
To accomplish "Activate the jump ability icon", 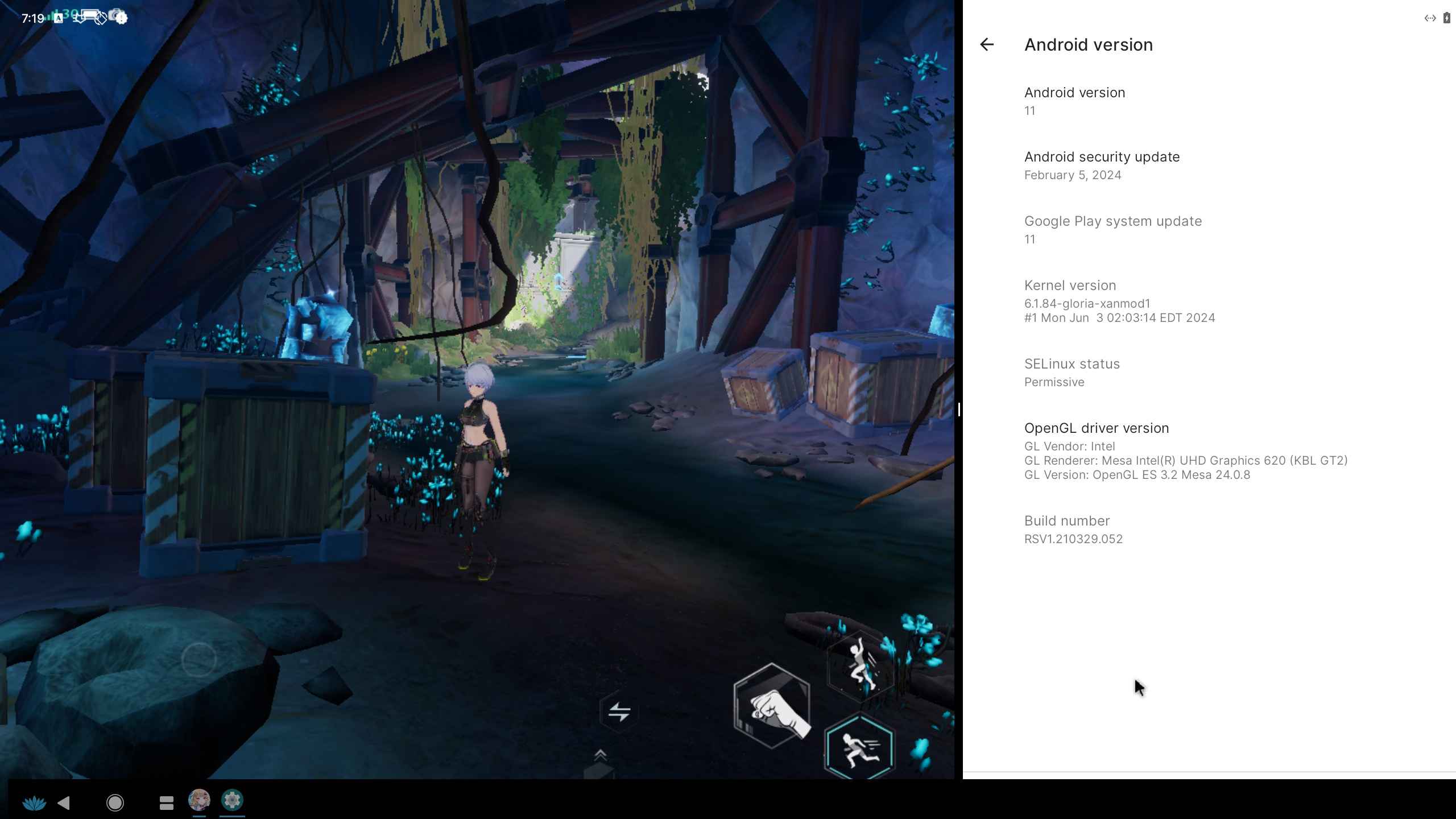I will (x=861, y=665).
